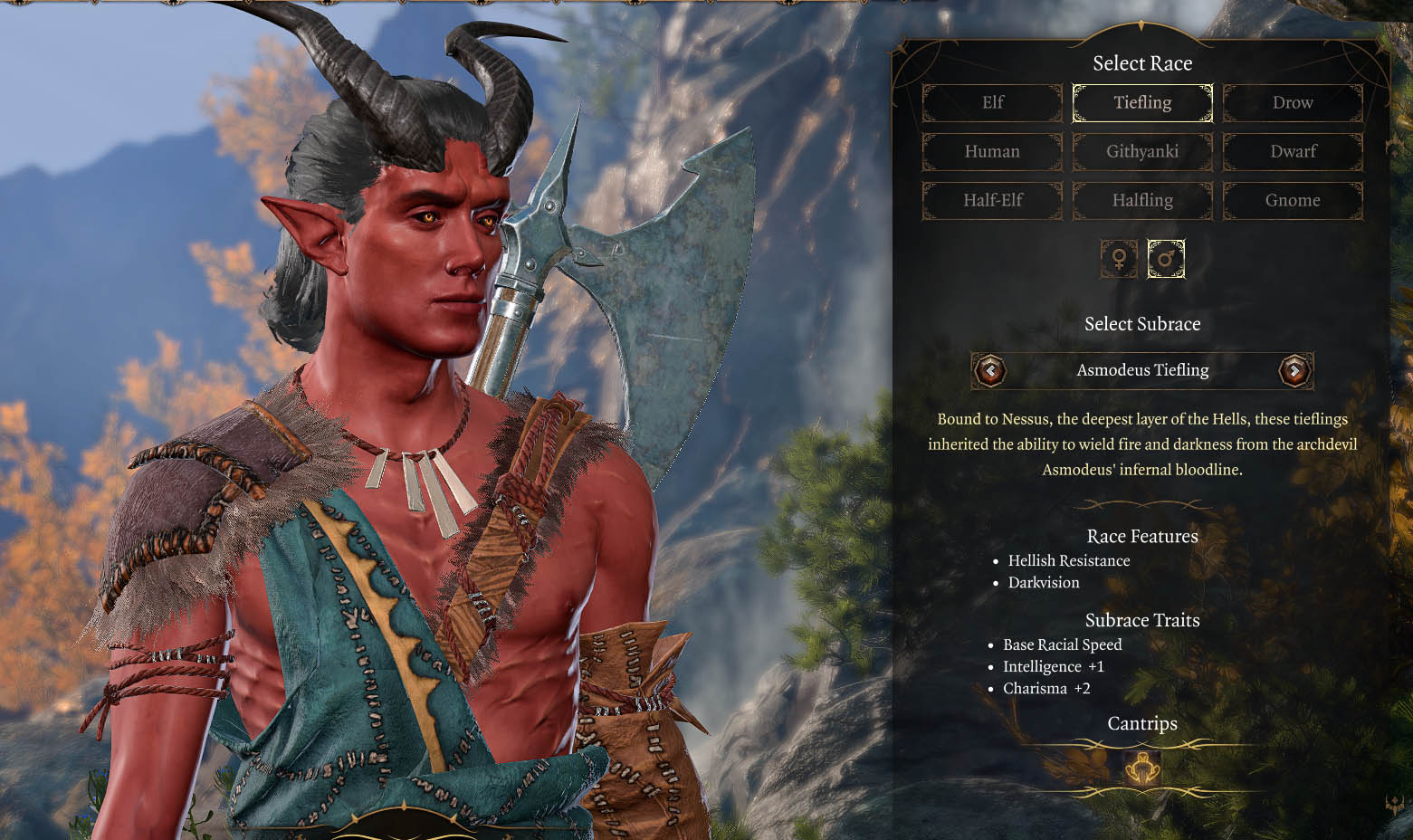Select the Elf race
The width and height of the screenshot is (1413, 840).
pyautogui.click(x=992, y=102)
